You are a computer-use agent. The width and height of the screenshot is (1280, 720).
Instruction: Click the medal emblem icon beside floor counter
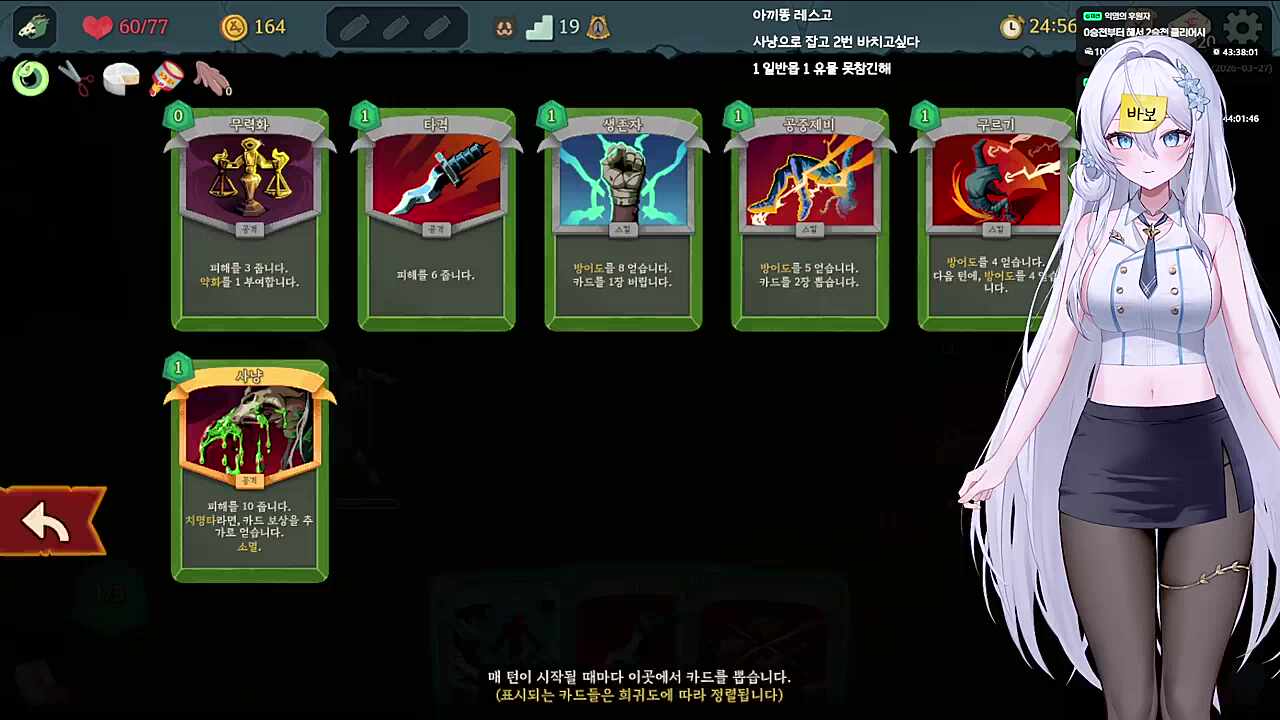pos(597,27)
